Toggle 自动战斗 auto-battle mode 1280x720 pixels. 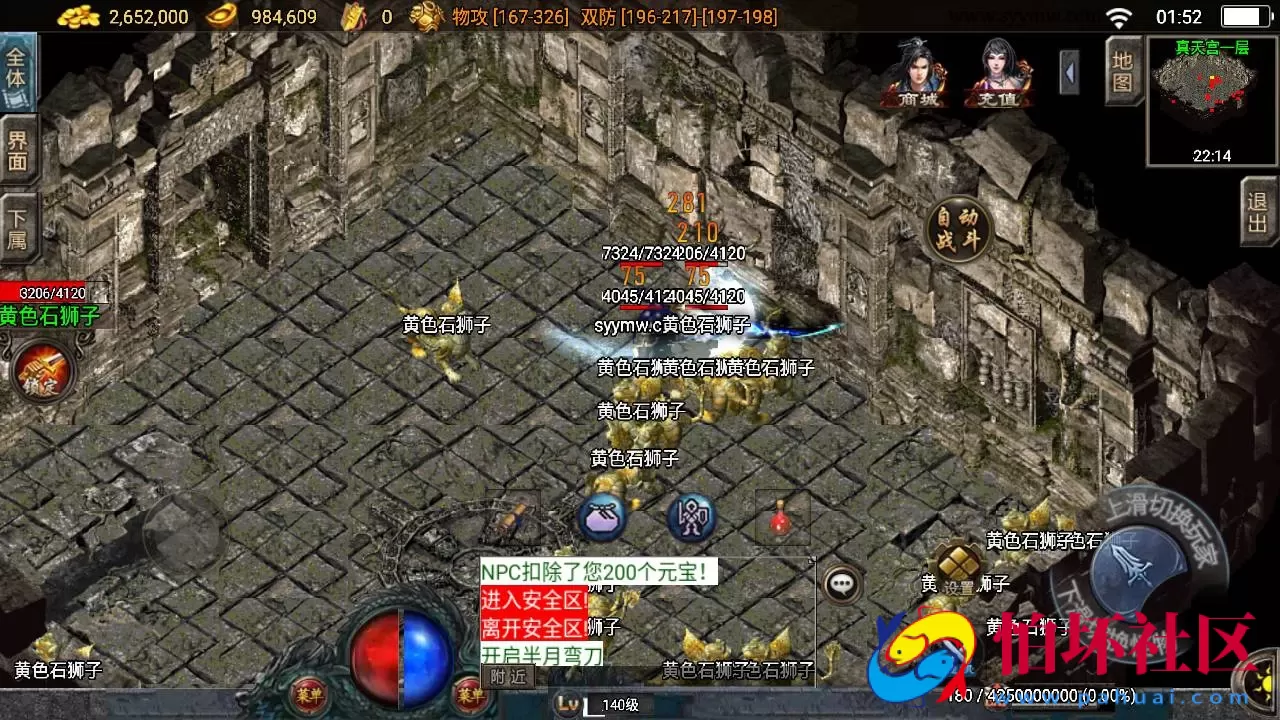(959, 230)
